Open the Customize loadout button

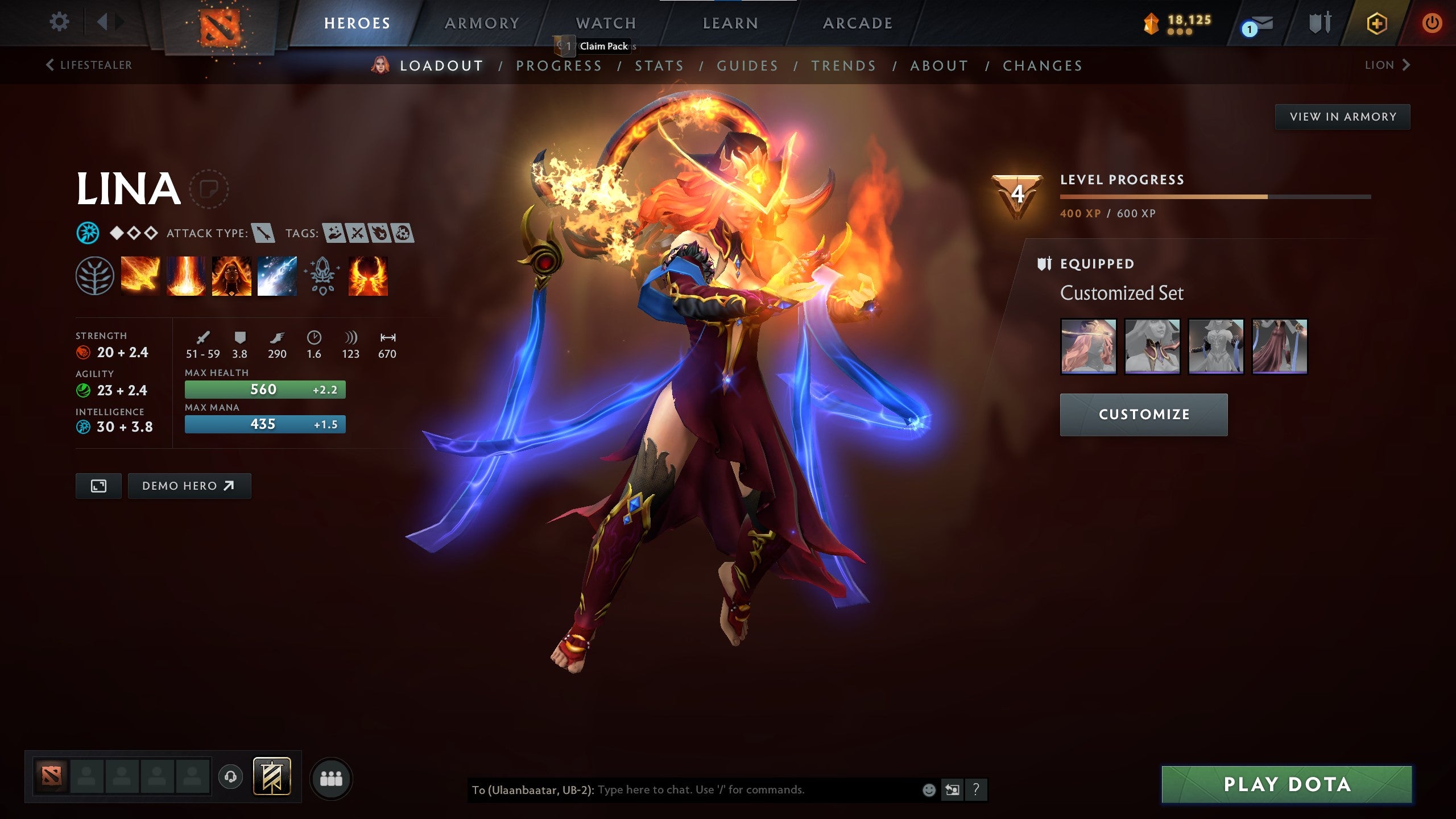tap(1143, 415)
